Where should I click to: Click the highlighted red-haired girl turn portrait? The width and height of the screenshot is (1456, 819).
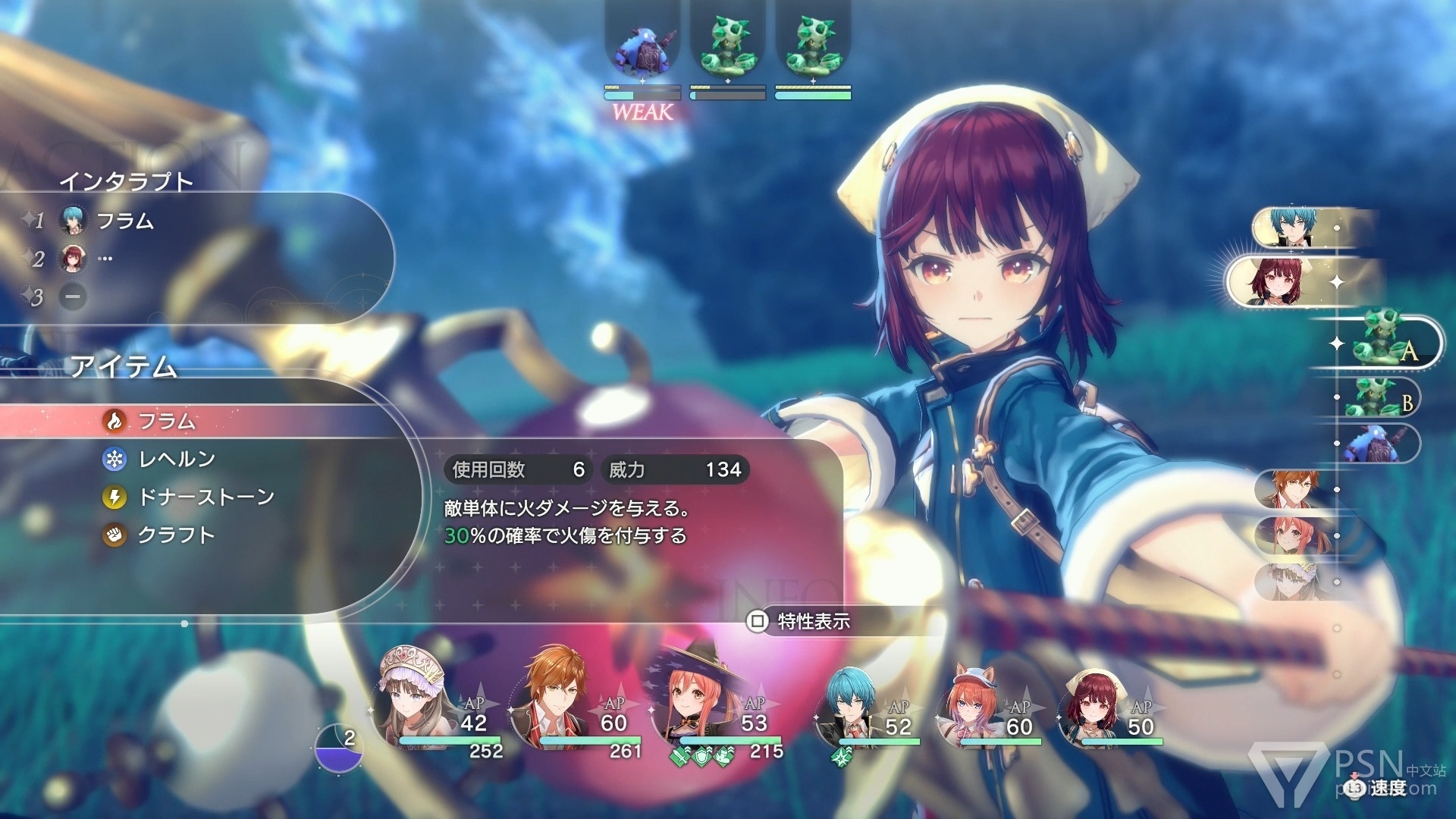[1282, 281]
